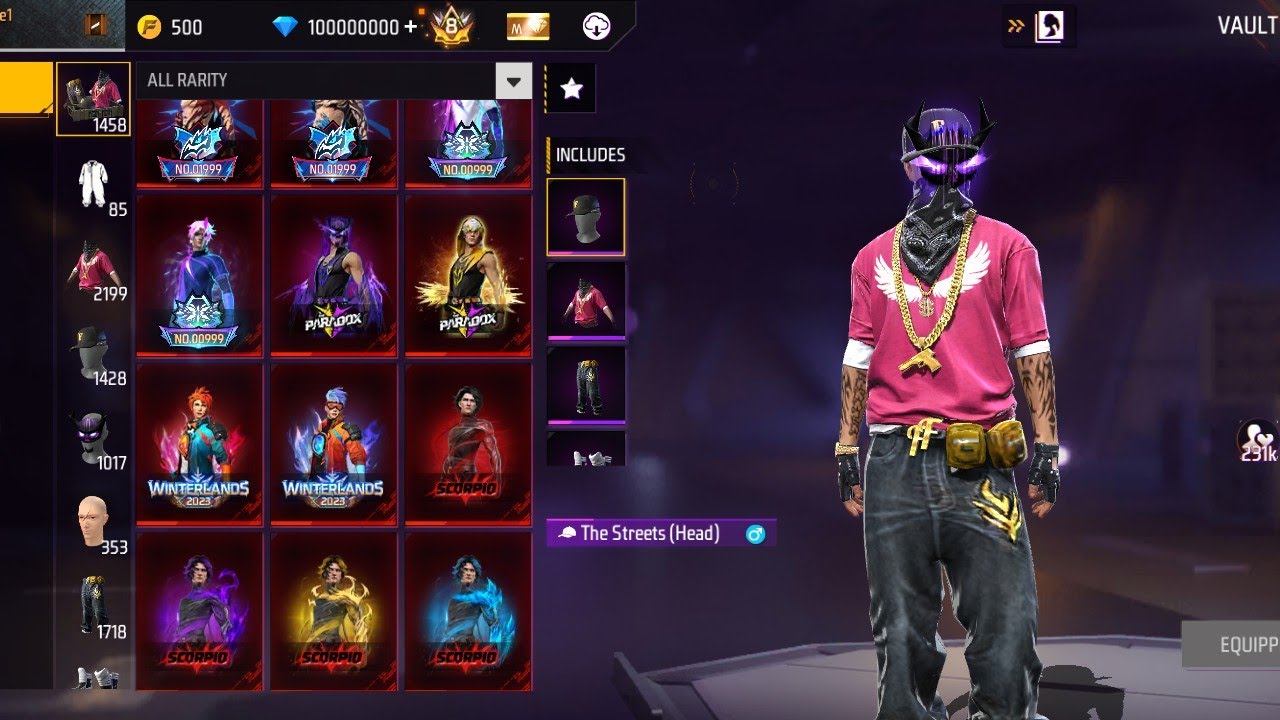Select the gold Paradox bundle
This screenshot has width=1280, height=720.
(x=467, y=275)
